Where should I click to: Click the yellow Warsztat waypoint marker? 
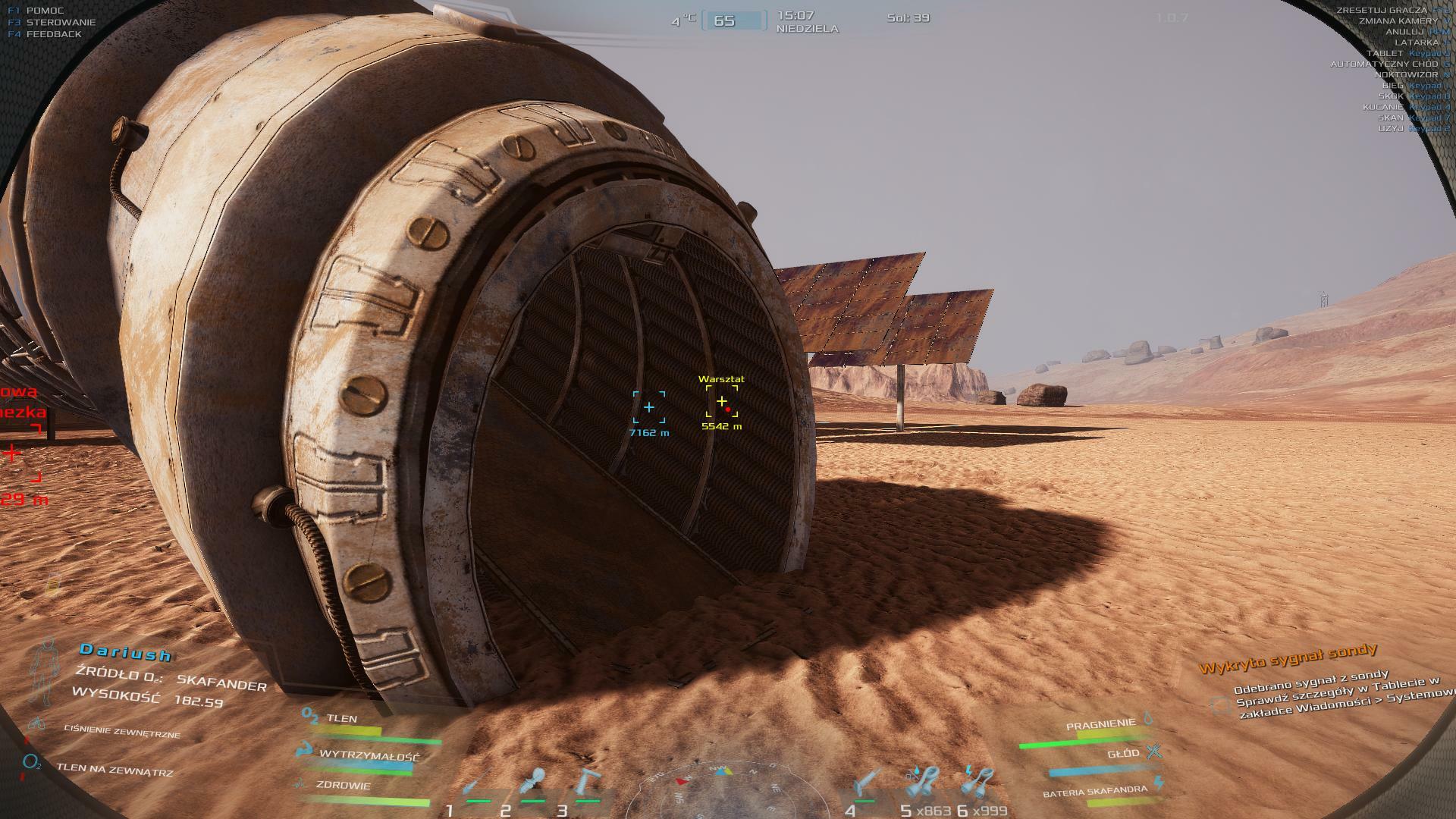coord(722,401)
